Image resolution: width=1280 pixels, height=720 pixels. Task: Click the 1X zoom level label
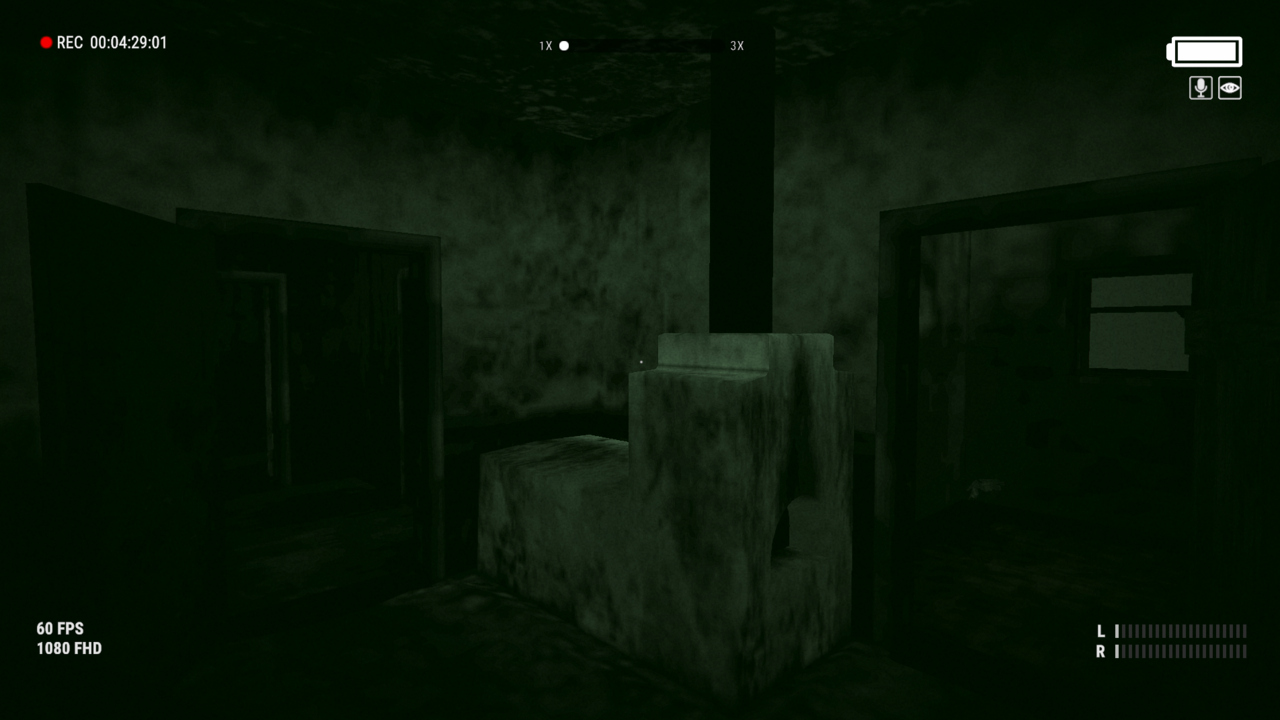click(x=546, y=45)
